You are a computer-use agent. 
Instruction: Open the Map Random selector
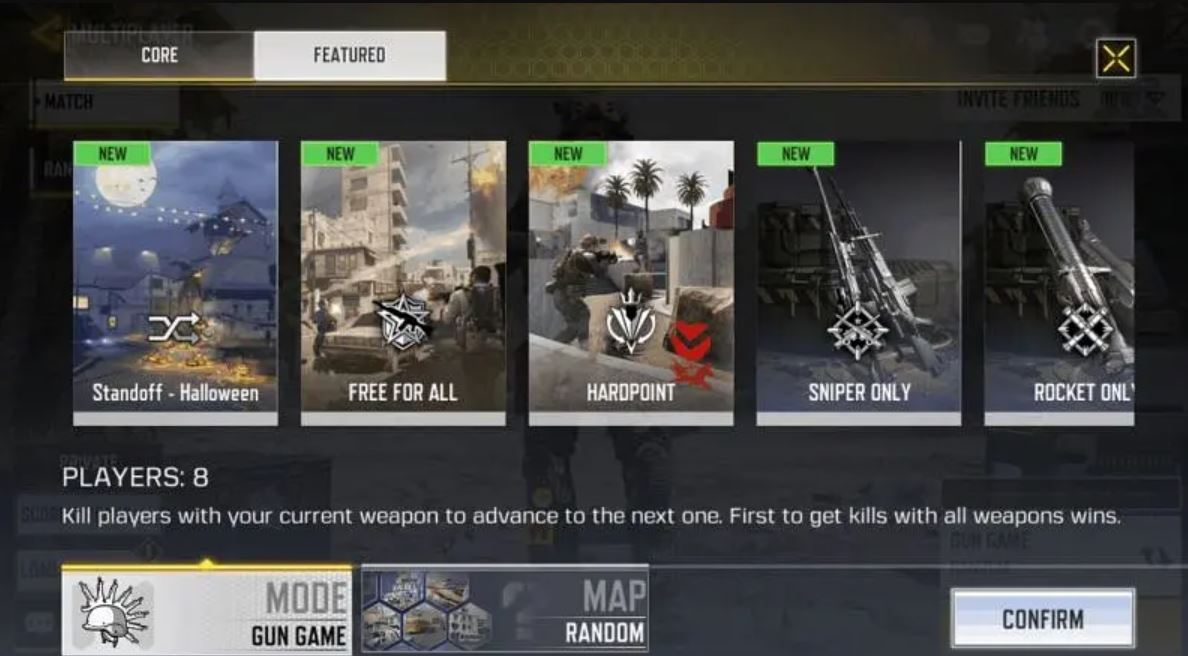coord(505,609)
